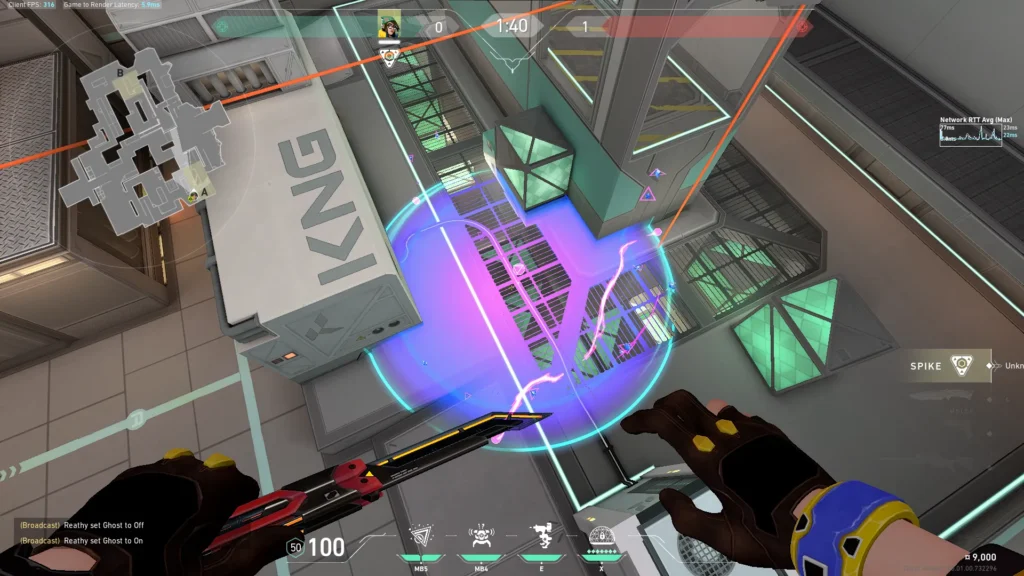Screen dimensions: 1024x576
Task: Select the B site marker on the minimap
Action: tap(120, 73)
